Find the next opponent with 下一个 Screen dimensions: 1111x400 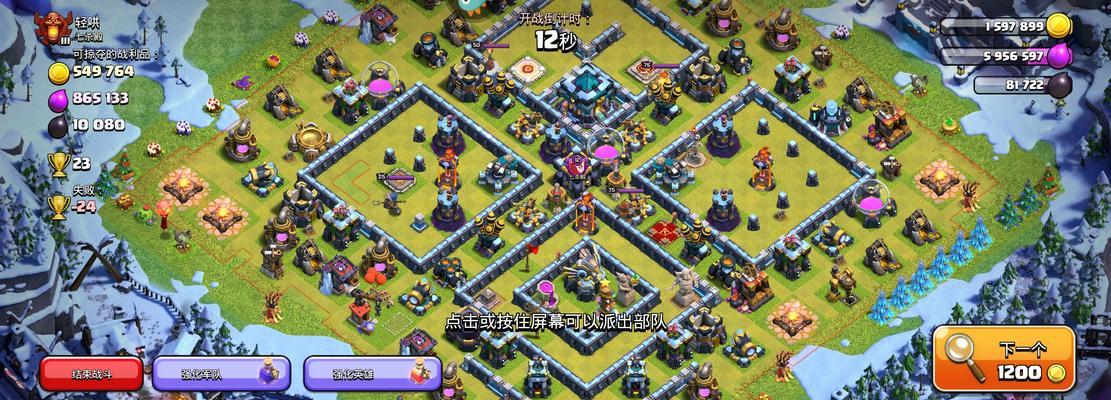click(1004, 360)
